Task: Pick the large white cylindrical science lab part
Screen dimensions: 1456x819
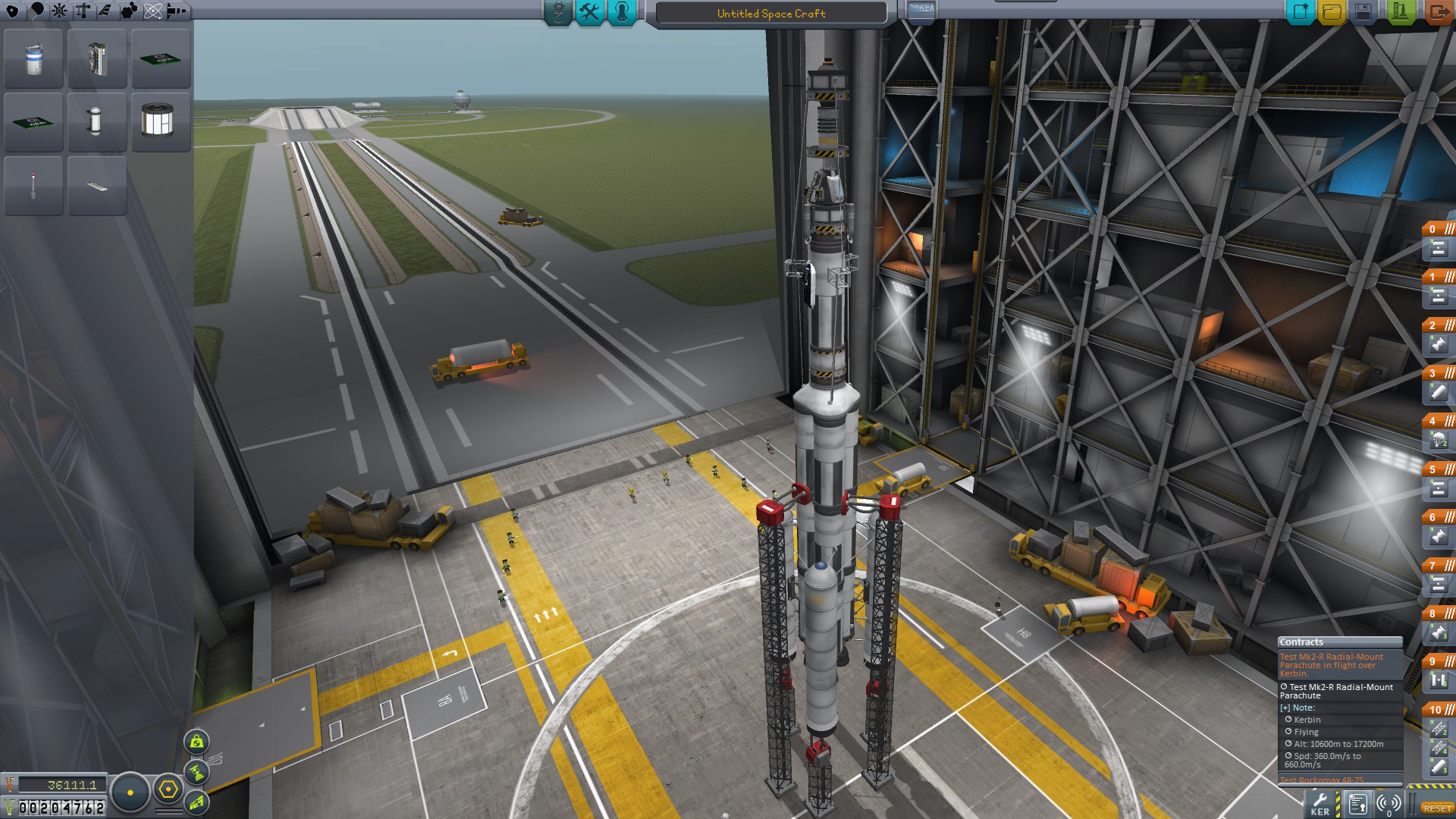Action: point(158,121)
